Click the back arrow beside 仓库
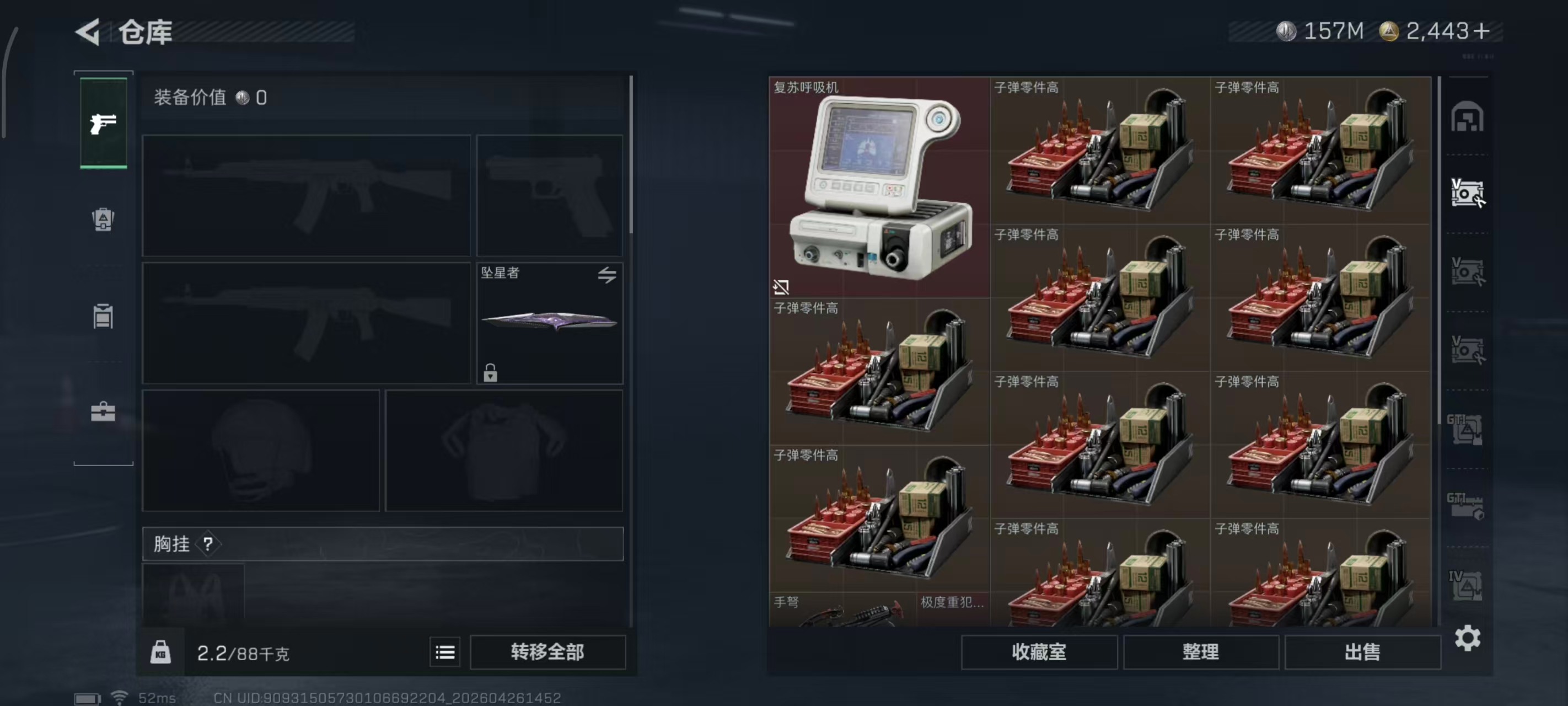 (x=89, y=31)
